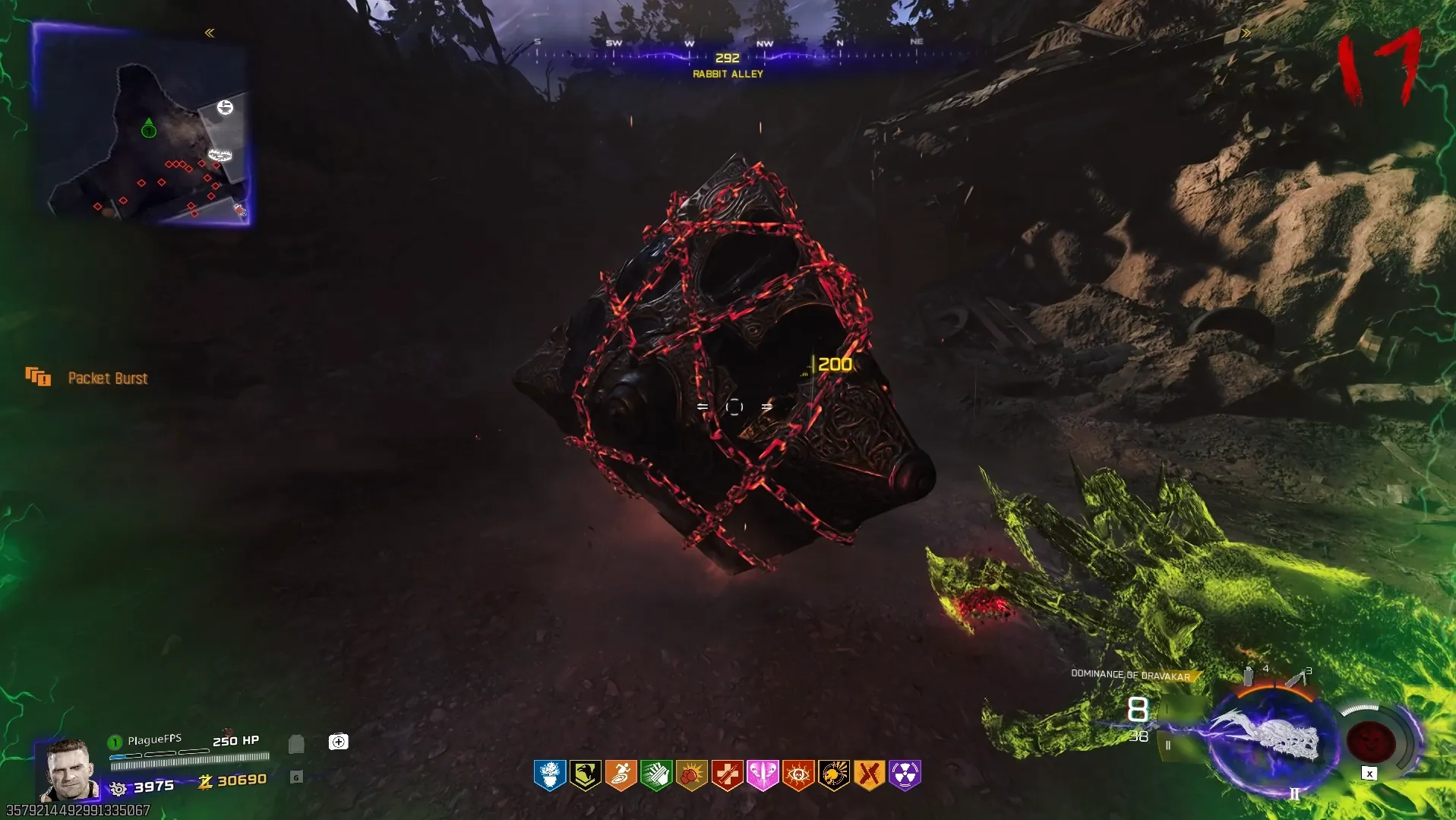Click the pink Elemental Pop perk icon

(x=763, y=775)
